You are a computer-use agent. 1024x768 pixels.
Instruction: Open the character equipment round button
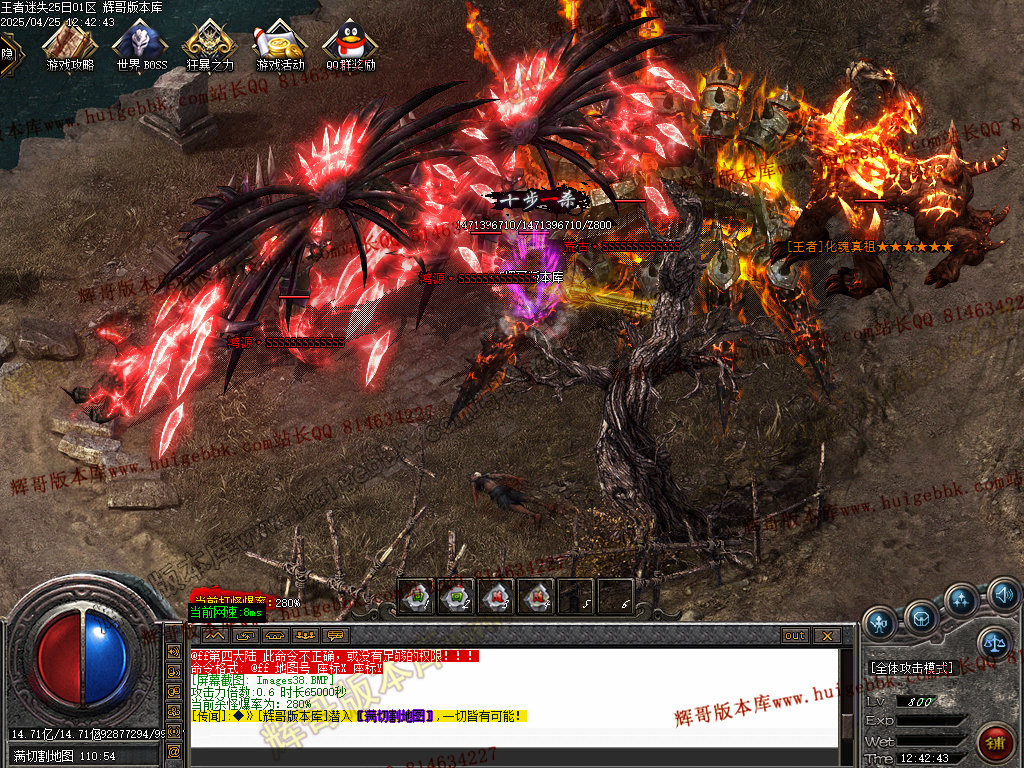(880, 621)
